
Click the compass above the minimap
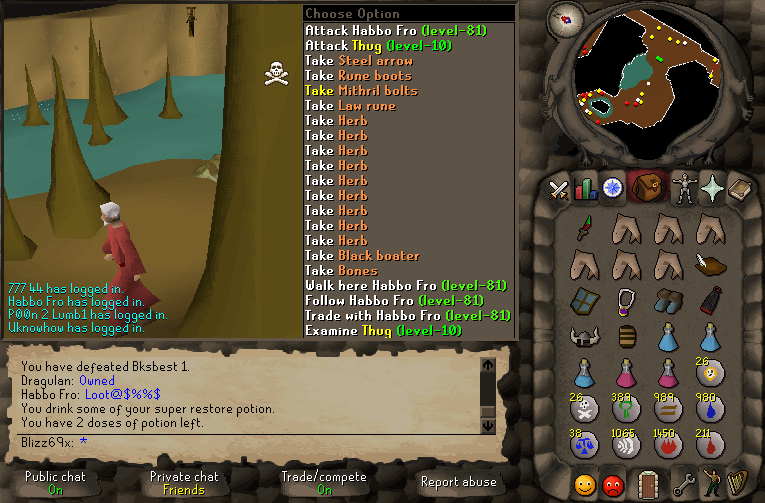[572, 17]
